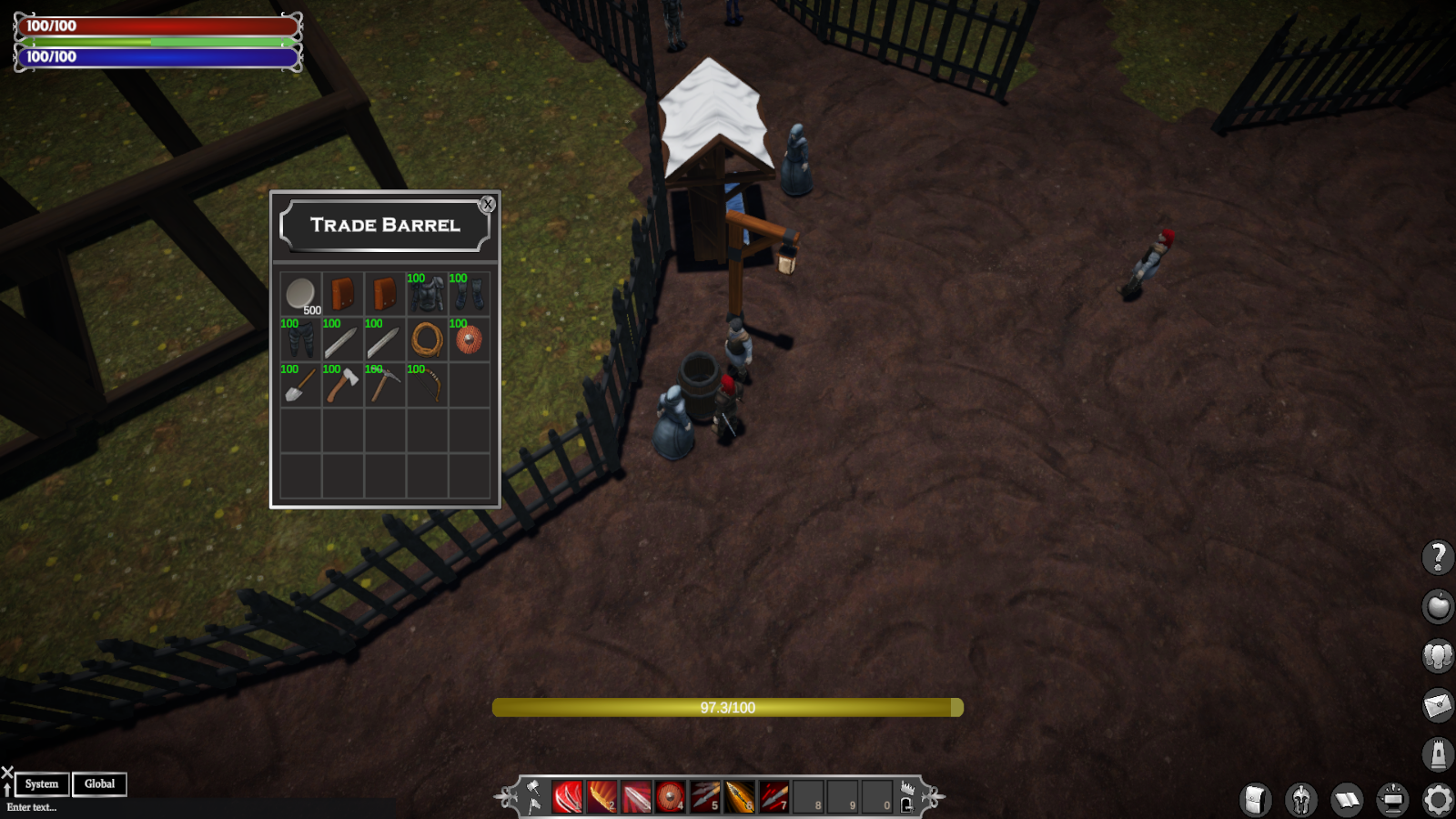The height and width of the screenshot is (819, 1456).
Task: Click the question mark help icon
Action: pos(1438,557)
